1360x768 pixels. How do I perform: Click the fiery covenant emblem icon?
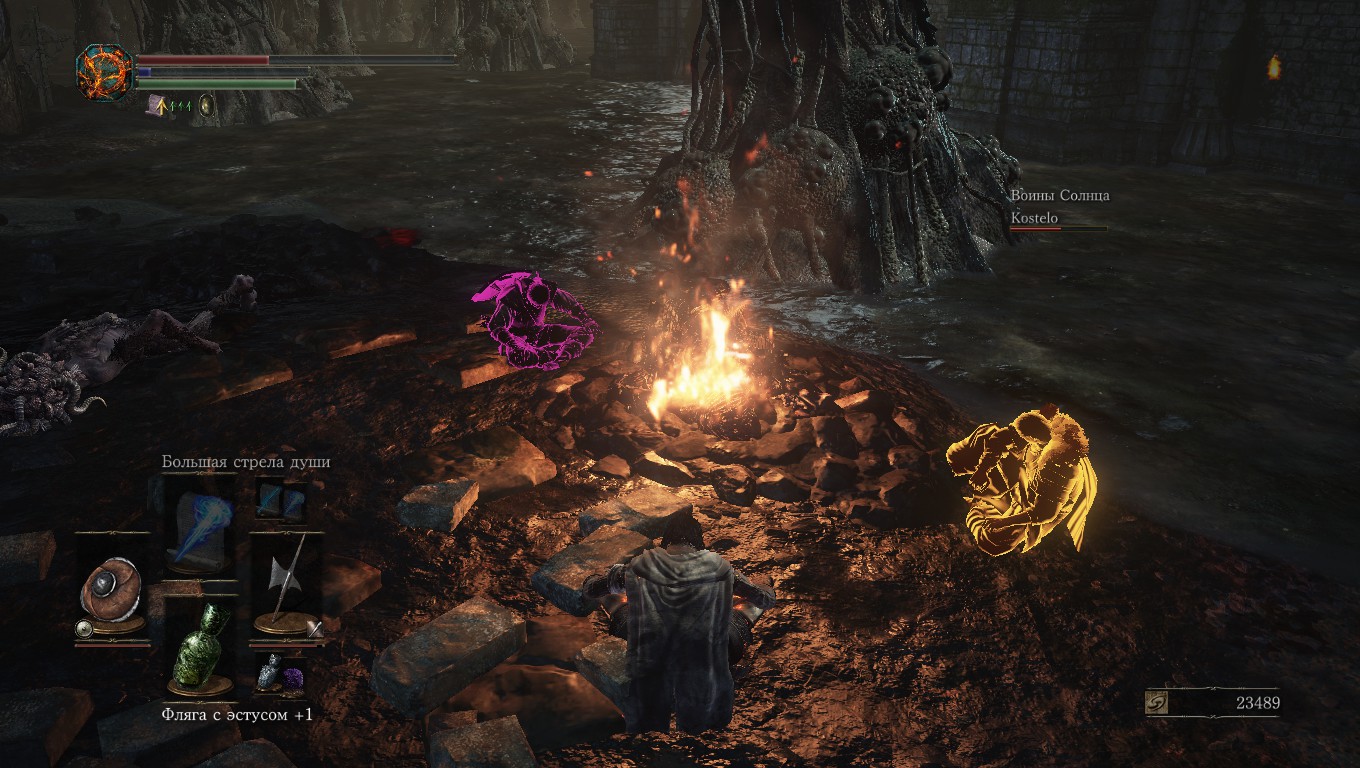click(x=104, y=72)
